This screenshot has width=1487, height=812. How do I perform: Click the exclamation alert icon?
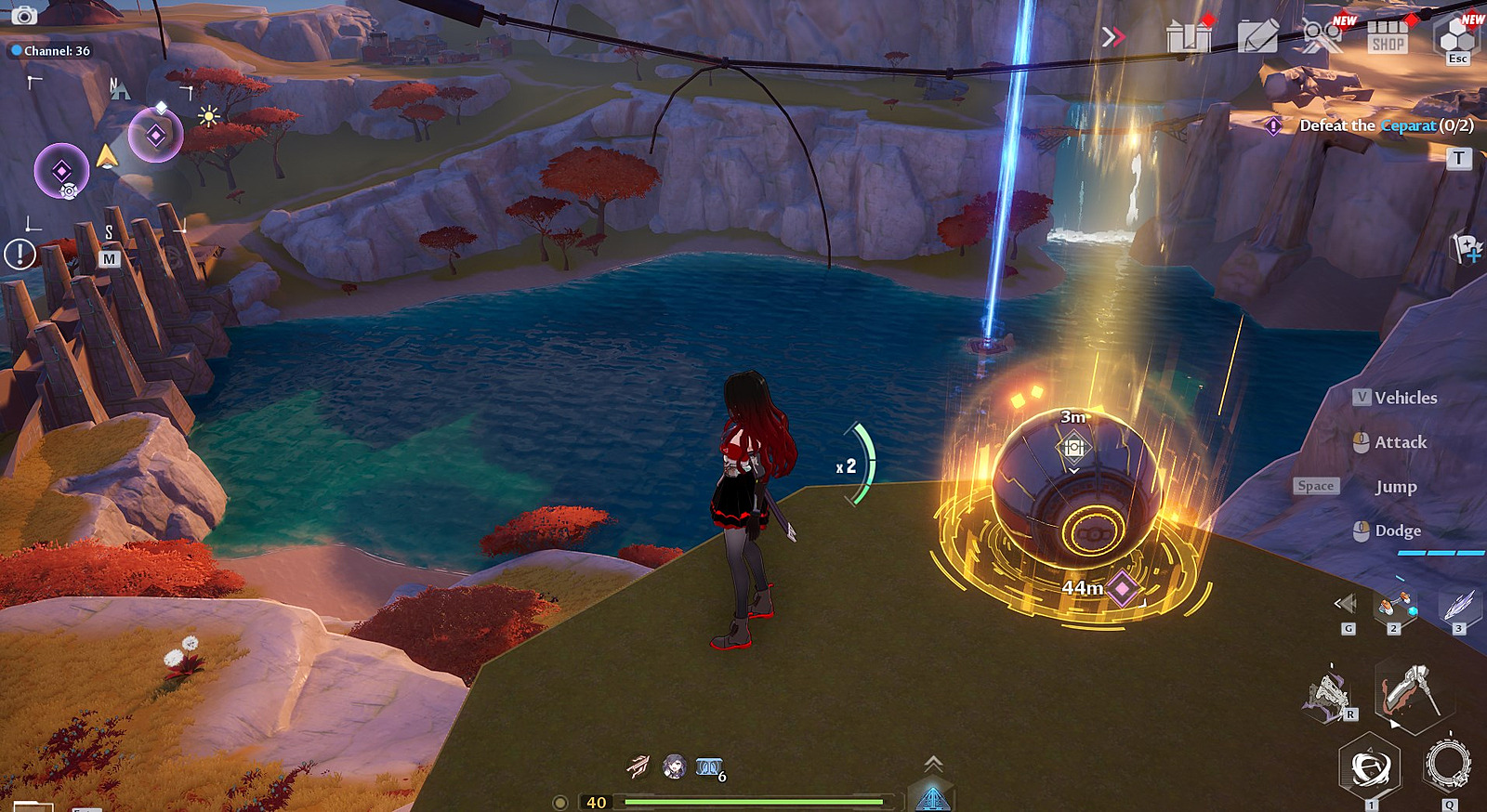[x=20, y=254]
